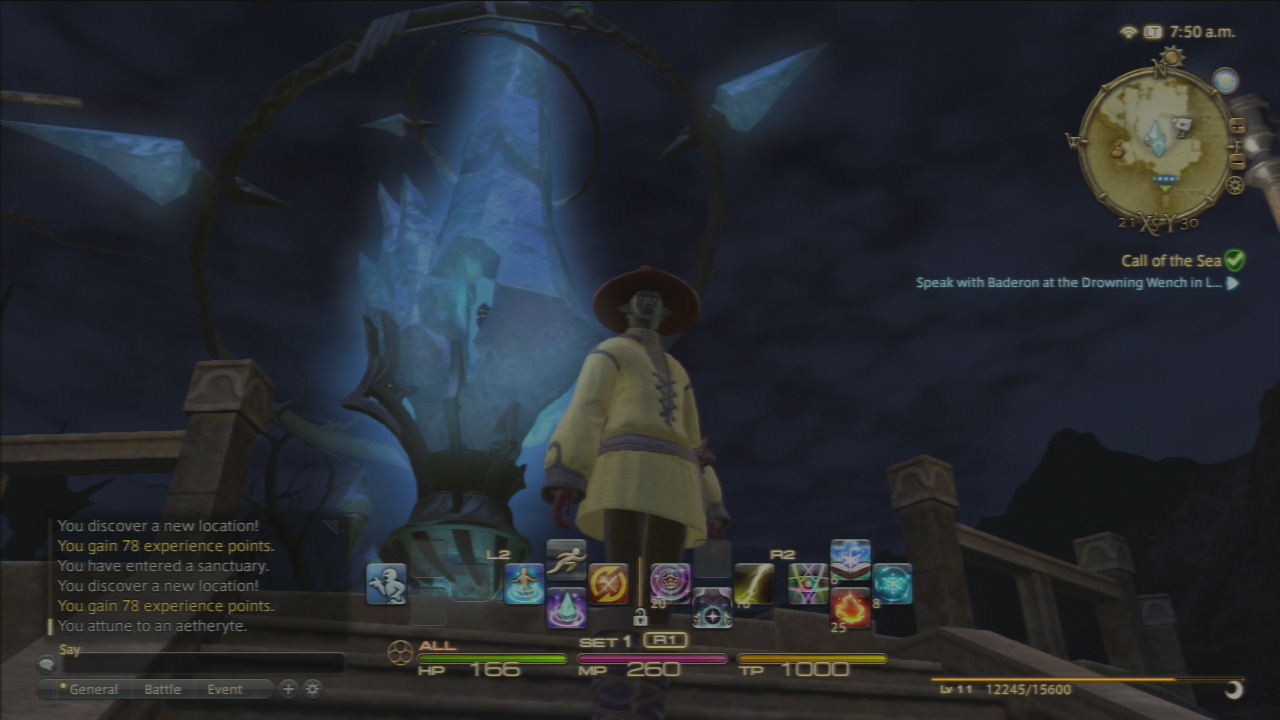Use the Return crystal action
This screenshot has width=1280, height=720.
tap(566, 607)
